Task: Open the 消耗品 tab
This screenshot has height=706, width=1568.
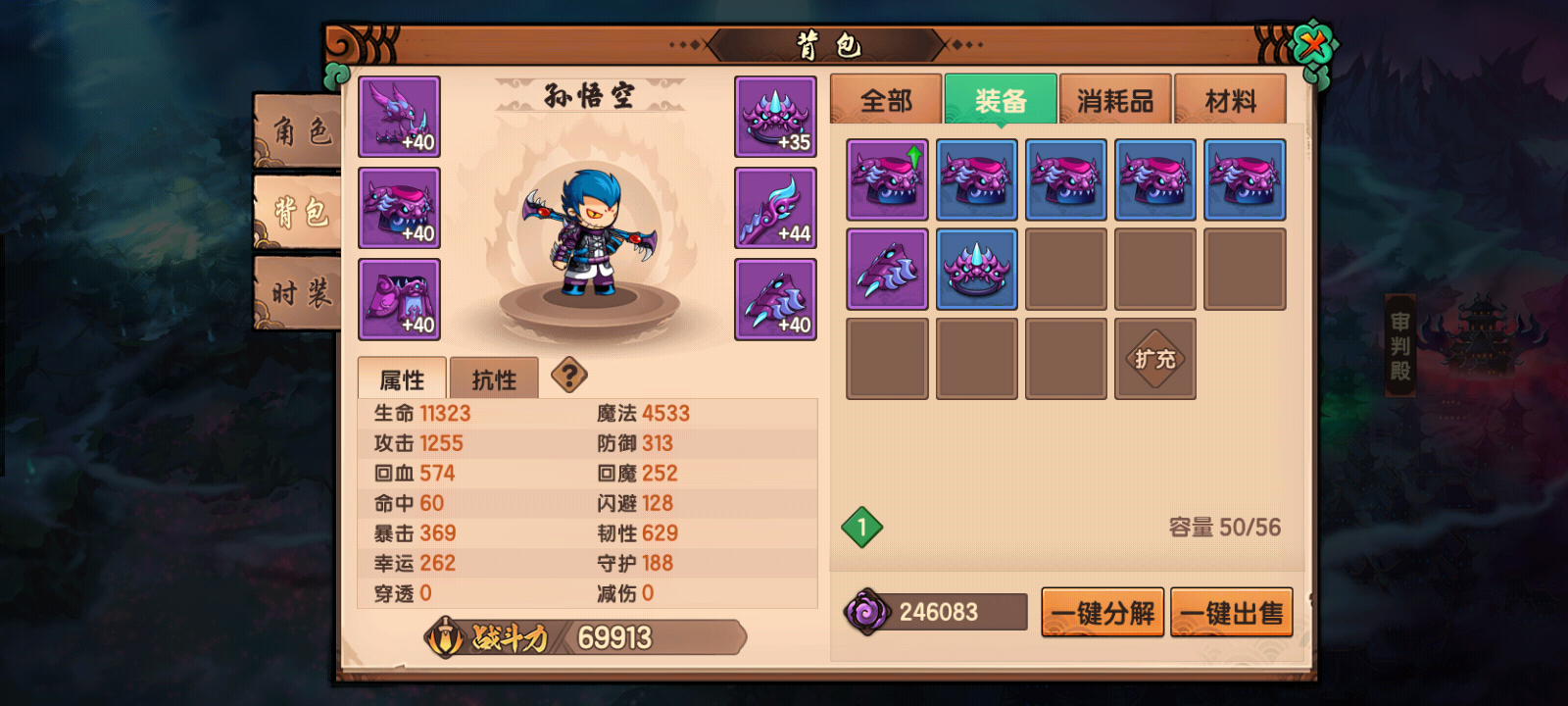Action: 1115,100
